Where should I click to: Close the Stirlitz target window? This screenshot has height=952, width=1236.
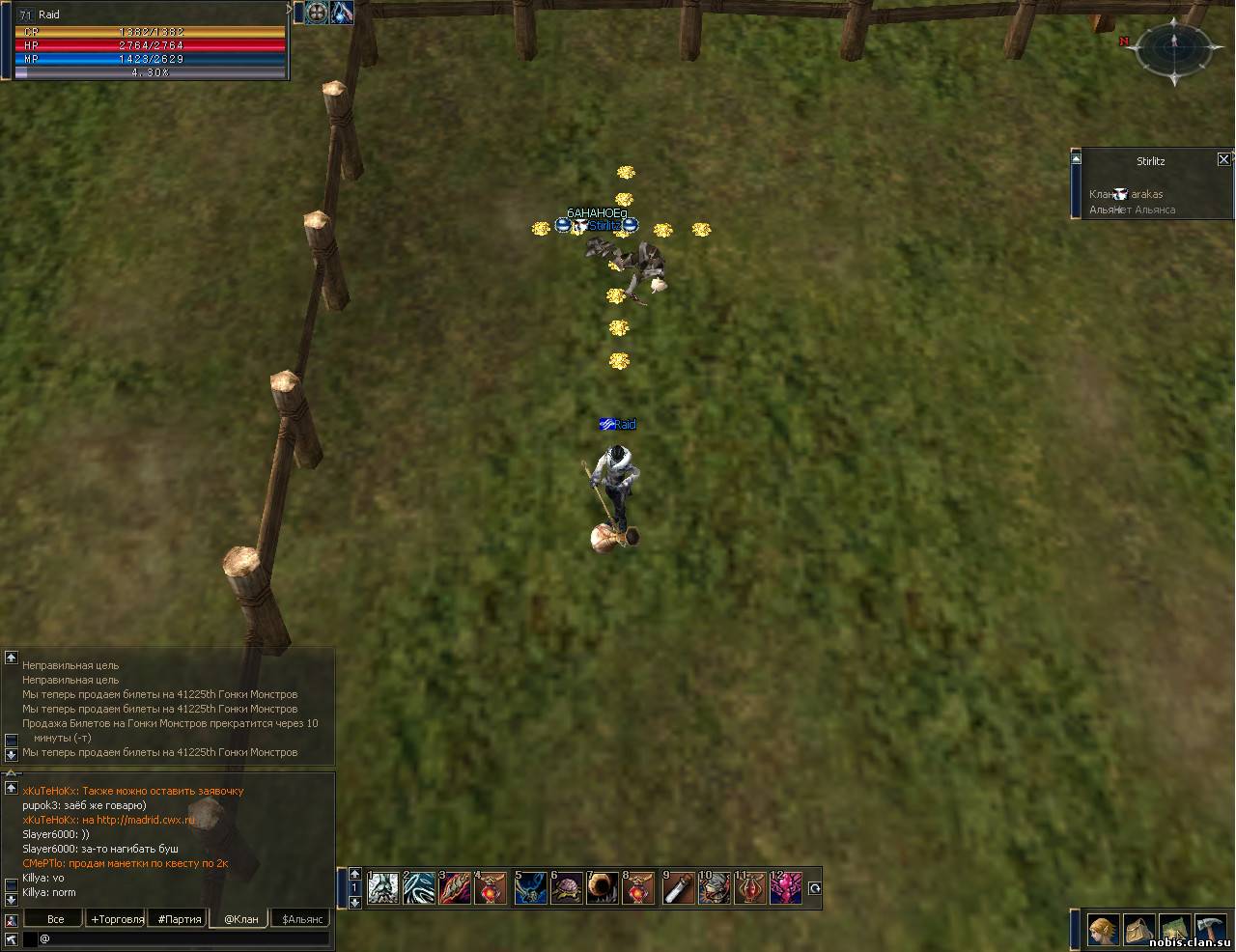[x=1223, y=159]
